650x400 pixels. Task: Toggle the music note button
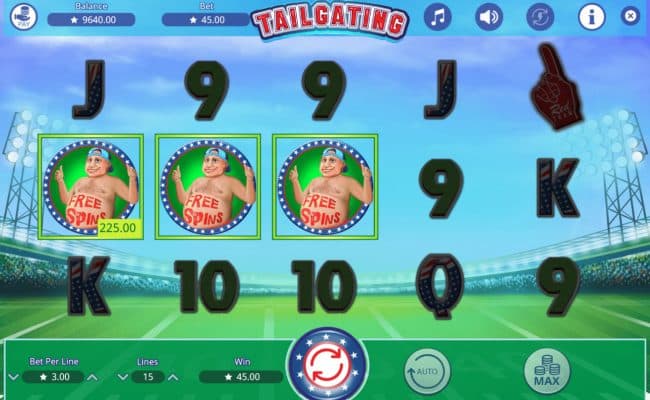[437, 17]
